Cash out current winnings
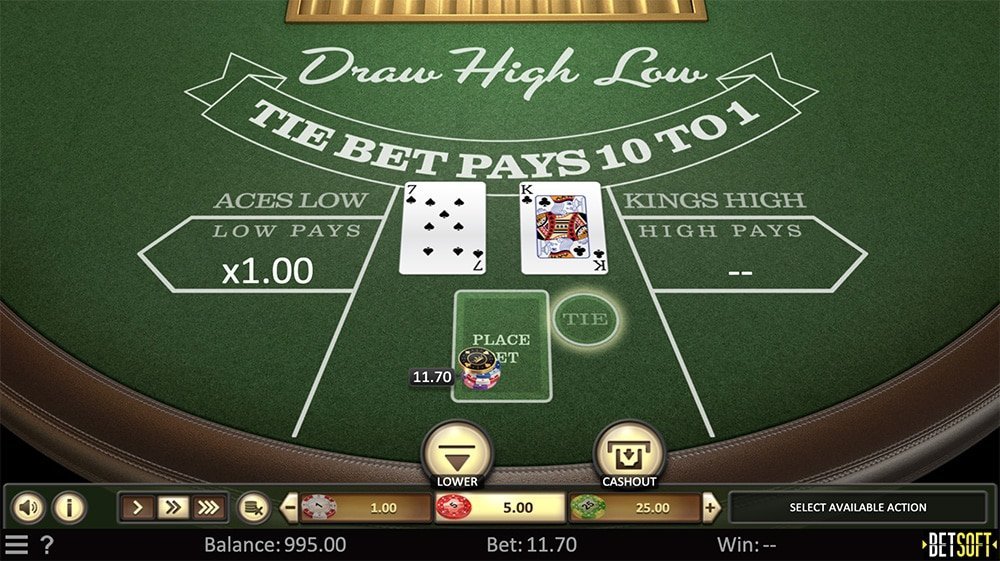 tap(628, 455)
